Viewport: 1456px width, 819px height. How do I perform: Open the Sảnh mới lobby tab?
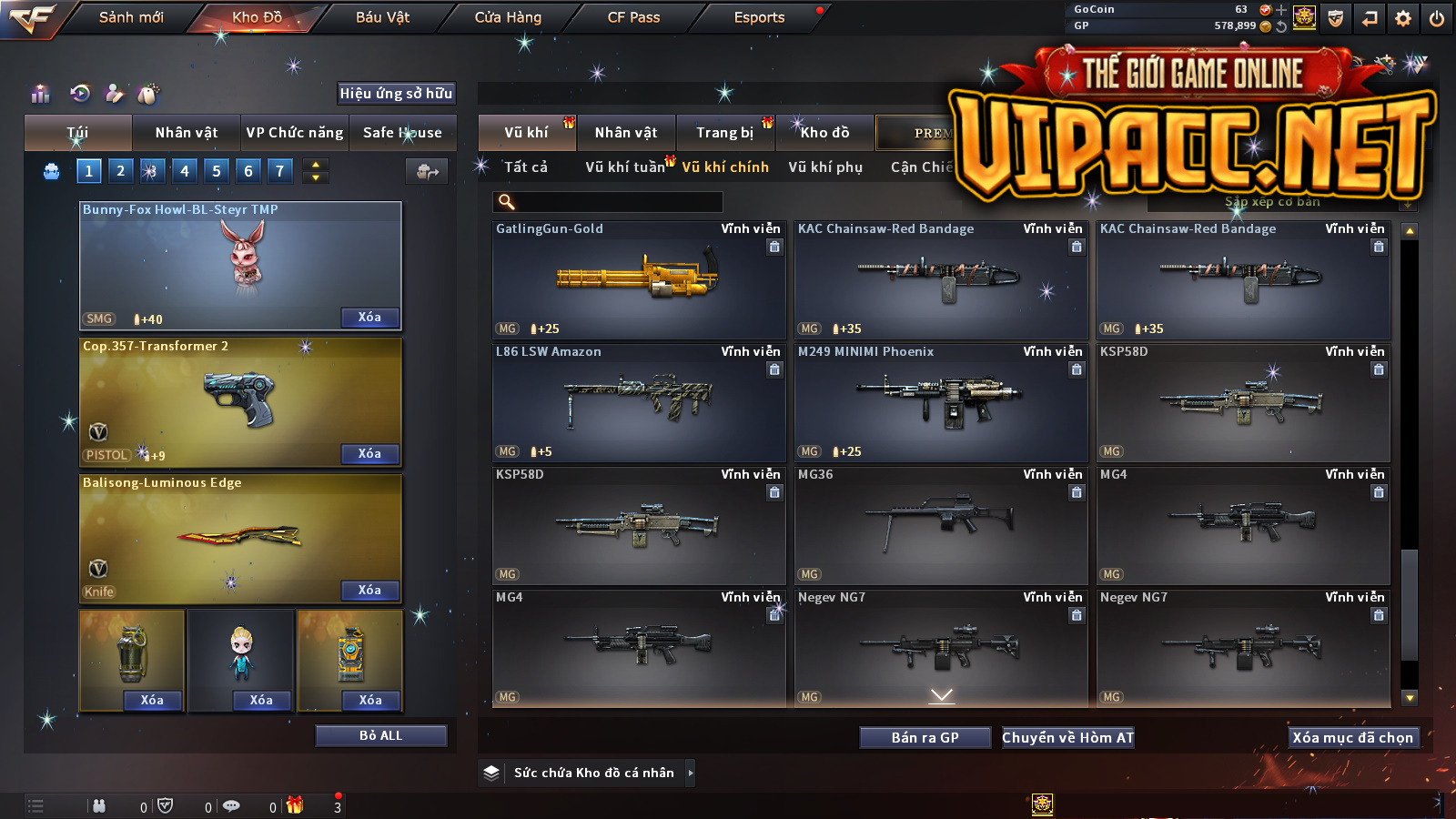pyautogui.click(x=131, y=17)
